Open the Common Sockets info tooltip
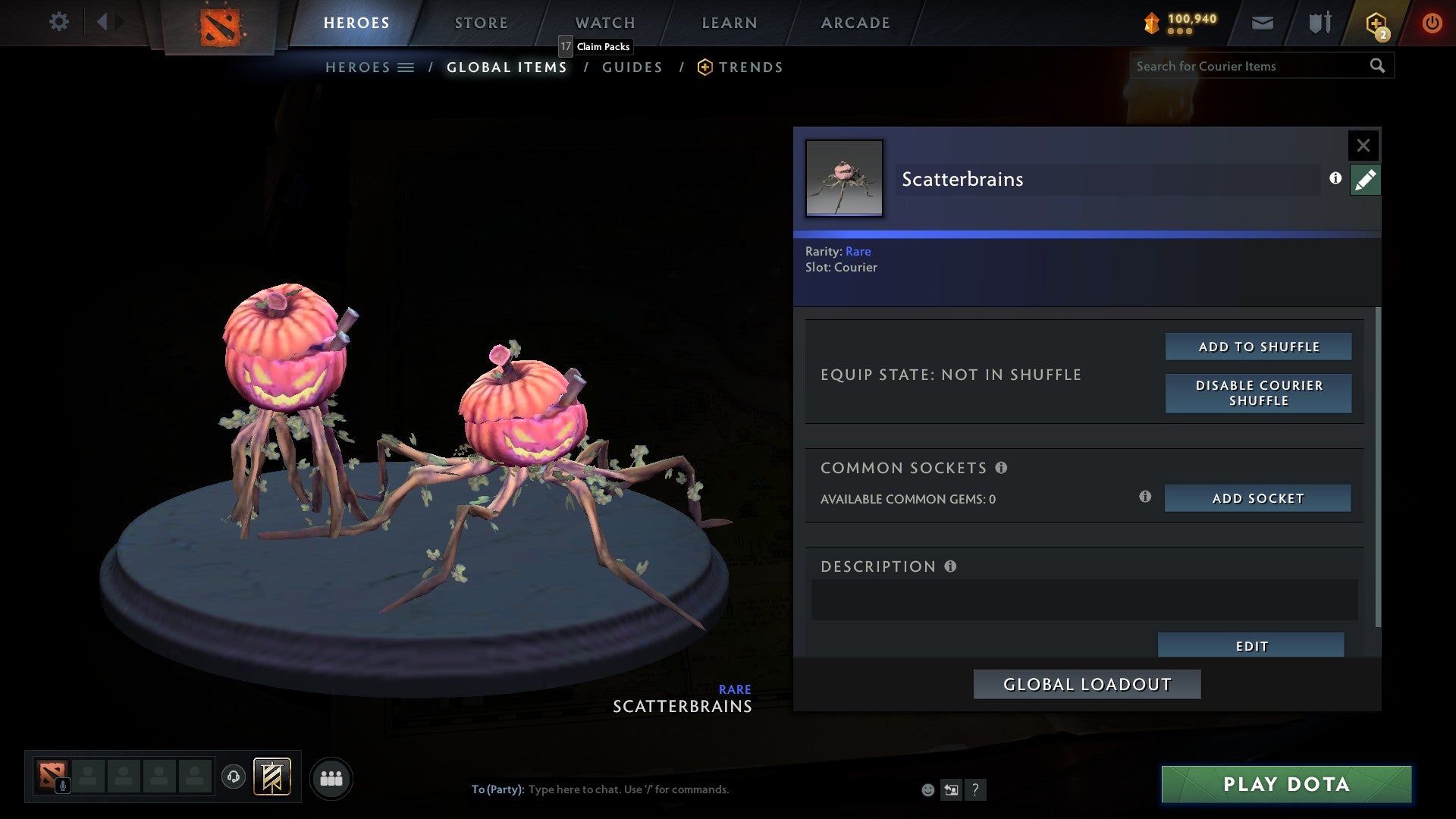 pos(1003,468)
